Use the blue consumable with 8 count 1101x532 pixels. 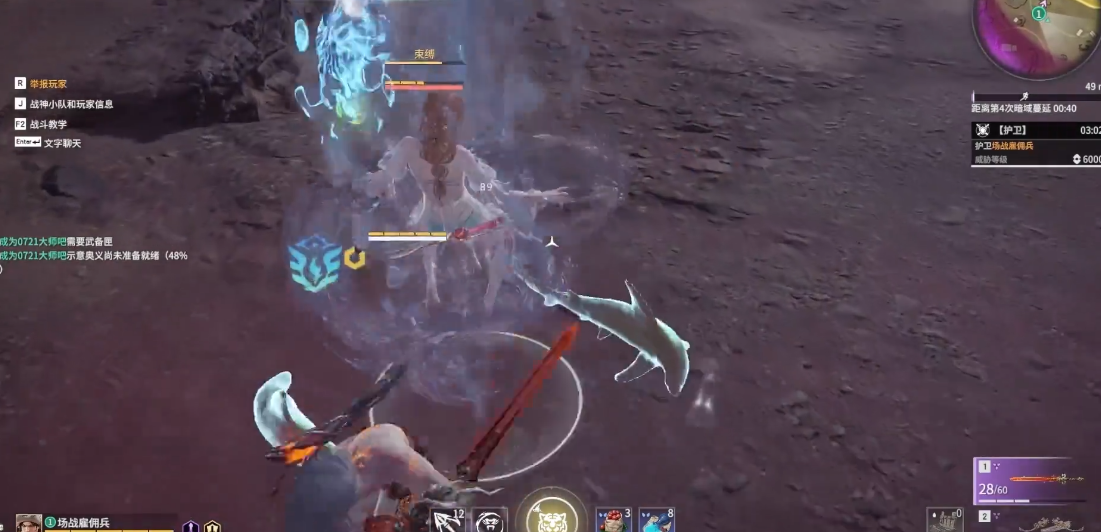pos(656,520)
